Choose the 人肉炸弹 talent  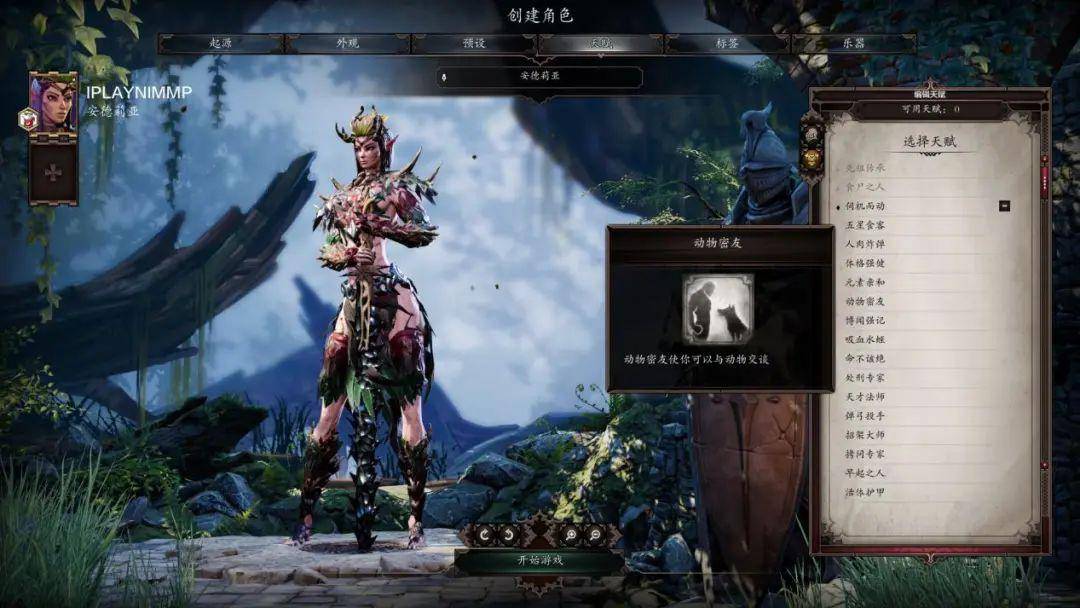pos(865,244)
